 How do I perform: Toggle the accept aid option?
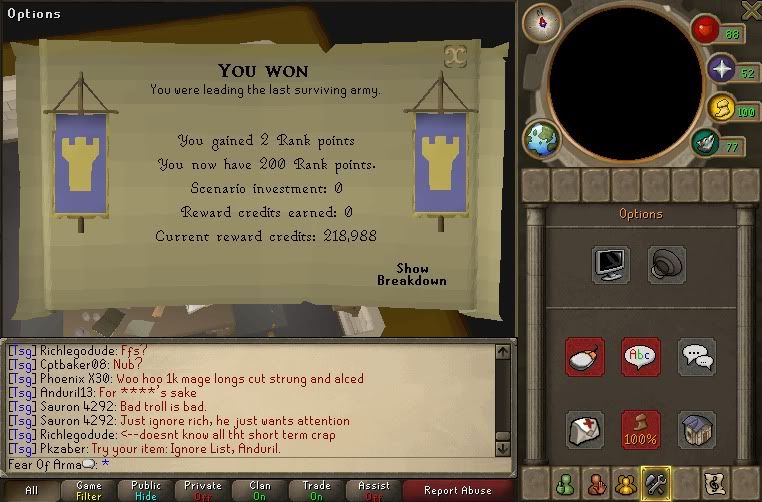coord(583,429)
